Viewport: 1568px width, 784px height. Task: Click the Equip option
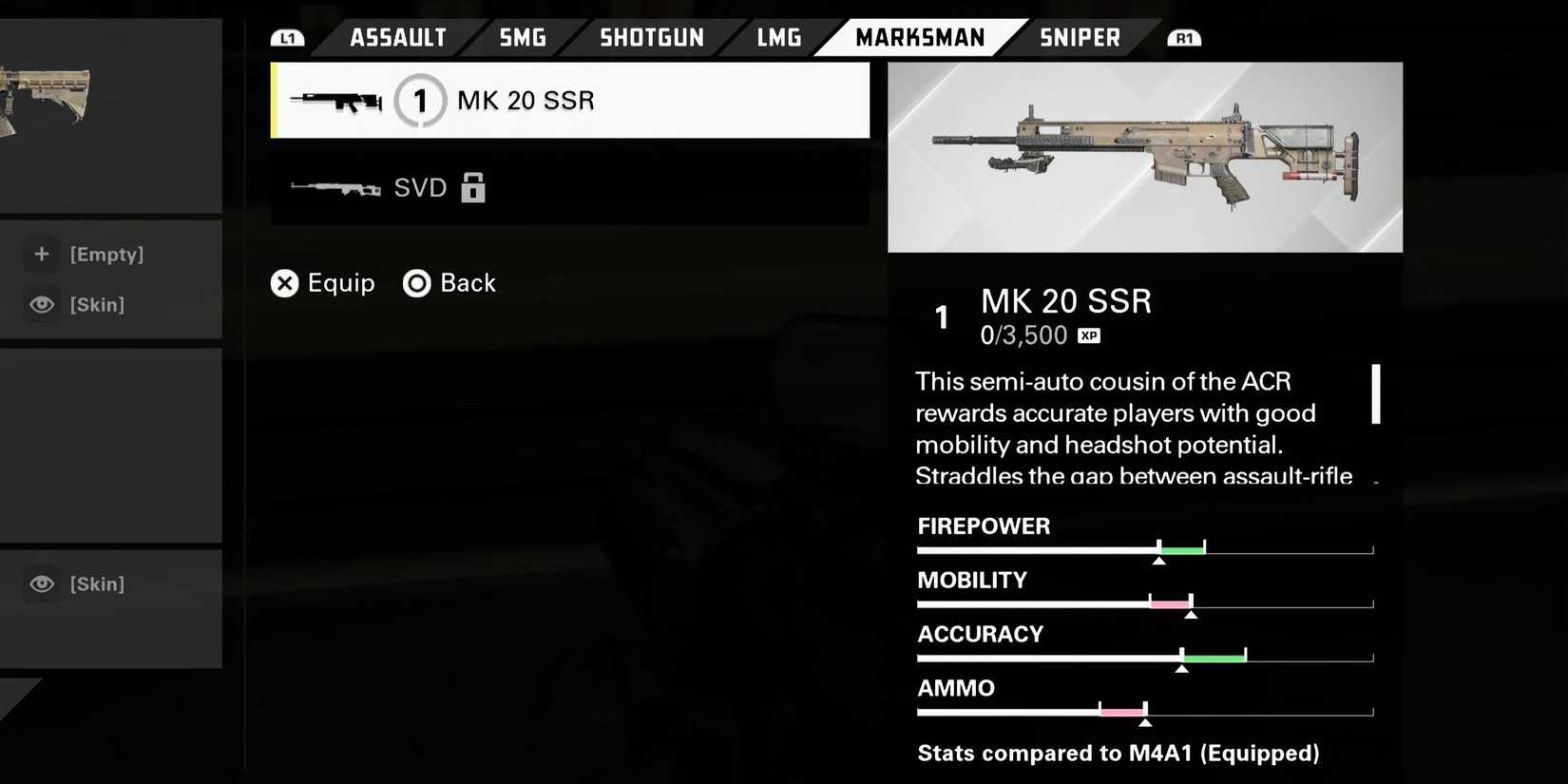click(x=323, y=283)
